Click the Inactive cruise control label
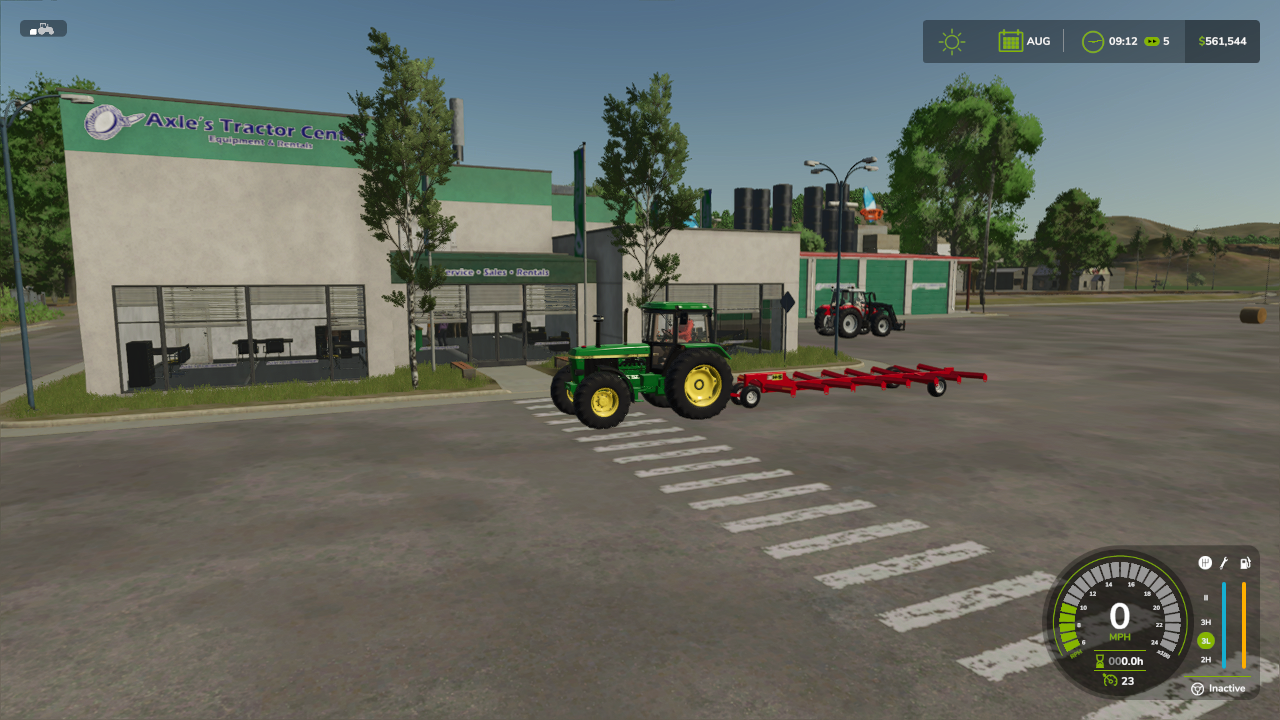This screenshot has height=720, width=1280. [x=1227, y=689]
